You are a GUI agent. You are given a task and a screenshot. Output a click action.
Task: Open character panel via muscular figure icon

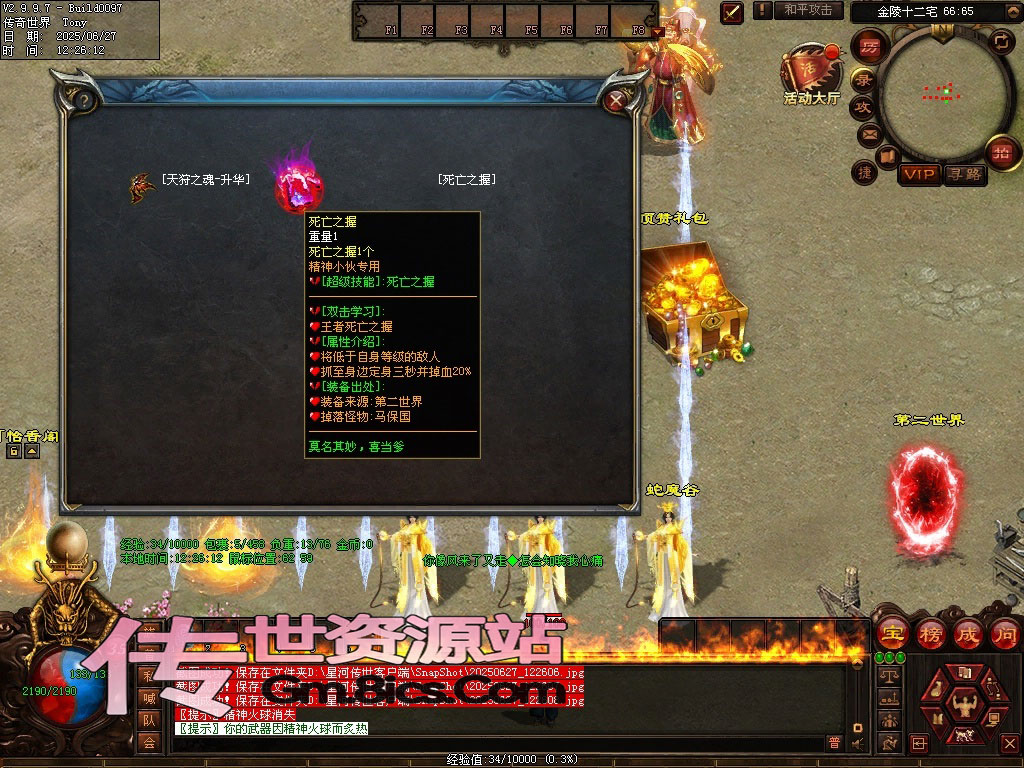pyautogui.click(x=964, y=705)
